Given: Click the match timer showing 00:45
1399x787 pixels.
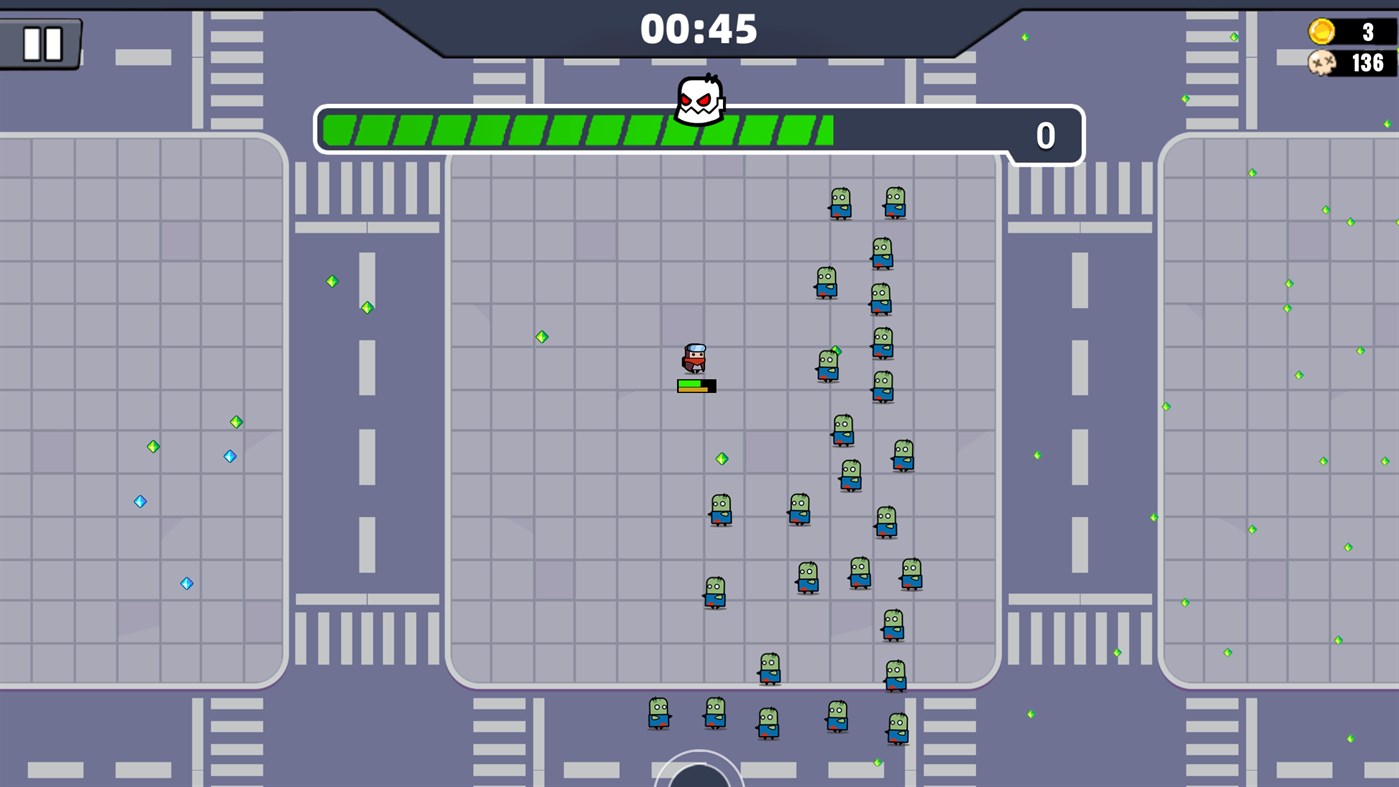Looking at the screenshot, I should click(699, 30).
